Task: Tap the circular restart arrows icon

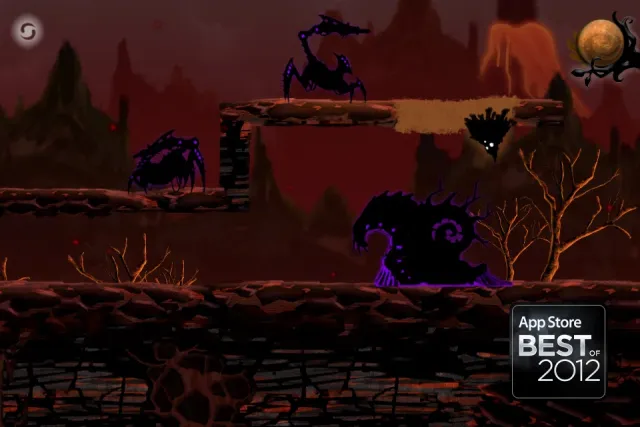Action: pos(29,31)
